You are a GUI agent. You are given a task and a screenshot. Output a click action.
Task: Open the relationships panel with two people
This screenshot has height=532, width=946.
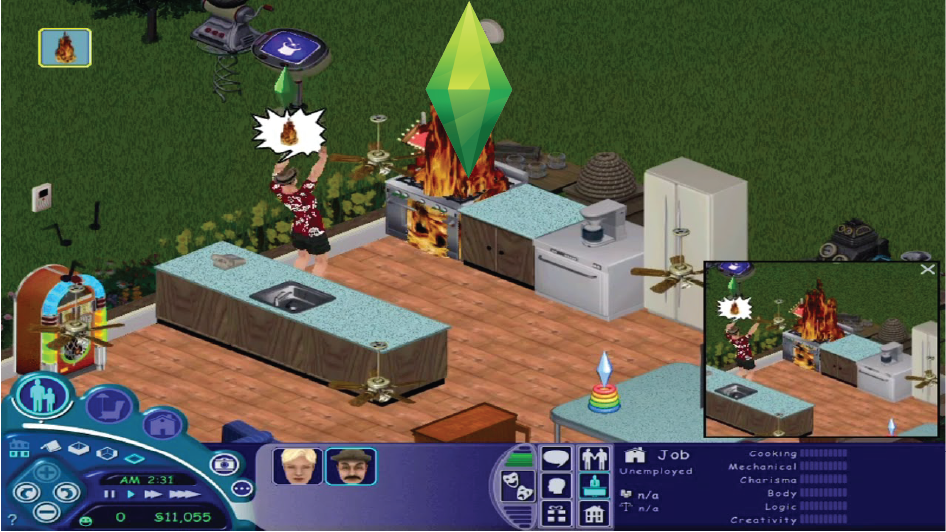(x=595, y=459)
